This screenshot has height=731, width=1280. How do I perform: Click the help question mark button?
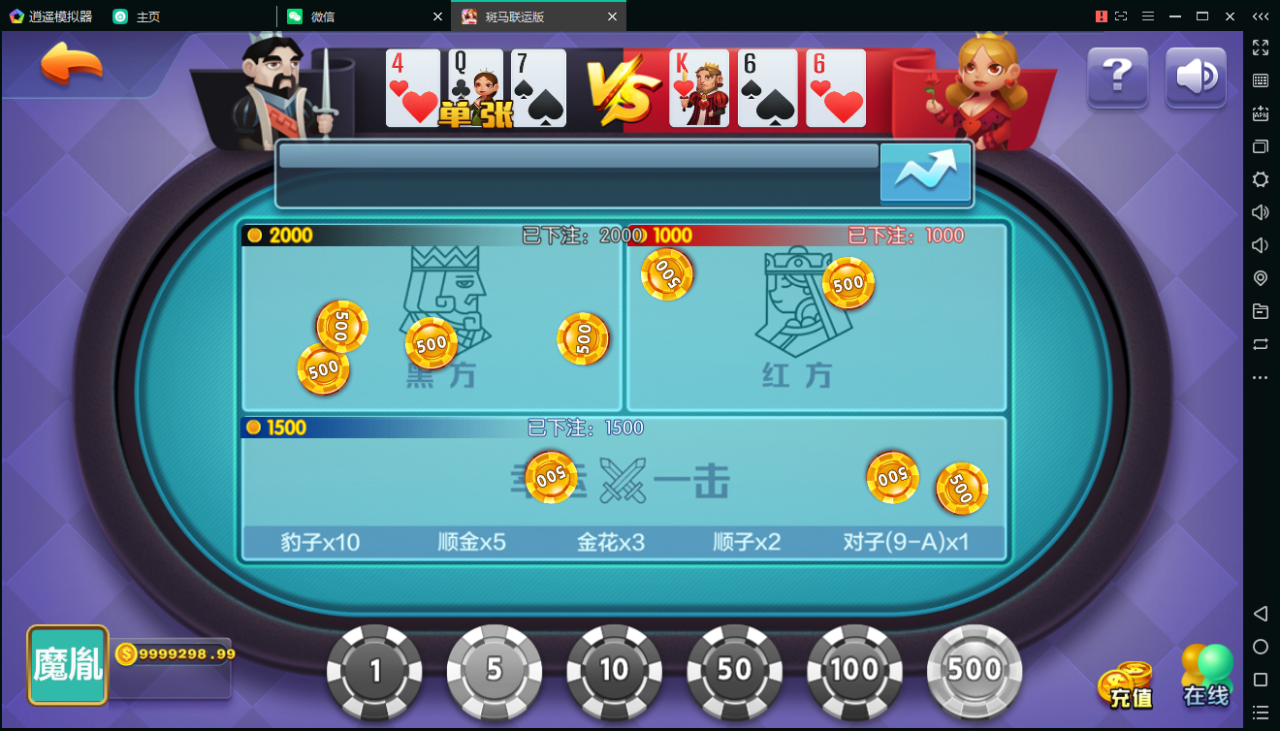pyautogui.click(x=1116, y=77)
